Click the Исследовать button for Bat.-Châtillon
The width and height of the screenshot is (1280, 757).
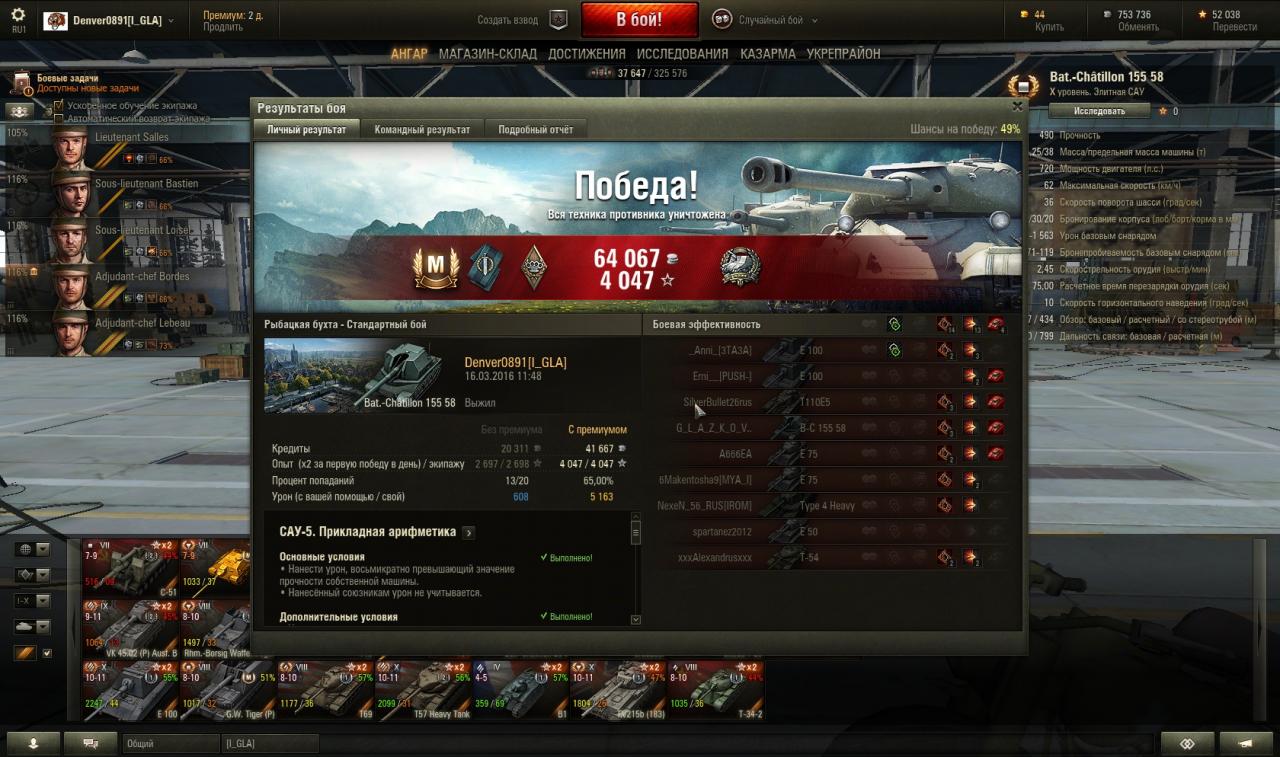pos(1099,111)
